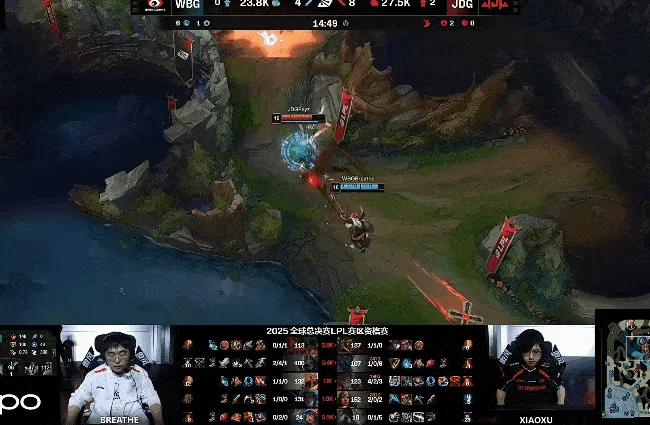Select the WBG team name label

click(186, 6)
